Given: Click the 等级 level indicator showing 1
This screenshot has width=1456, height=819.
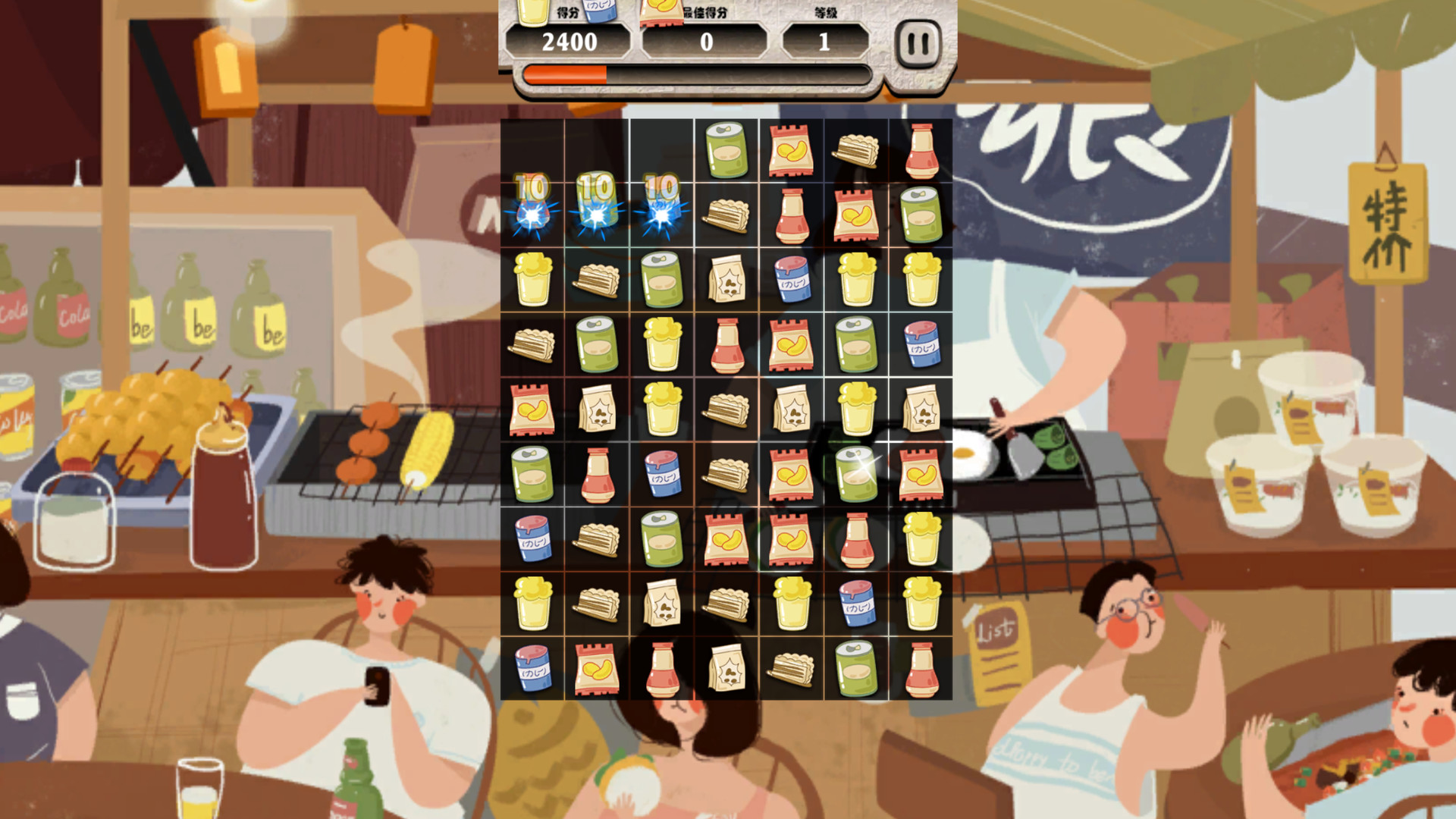Looking at the screenshot, I should point(823,42).
